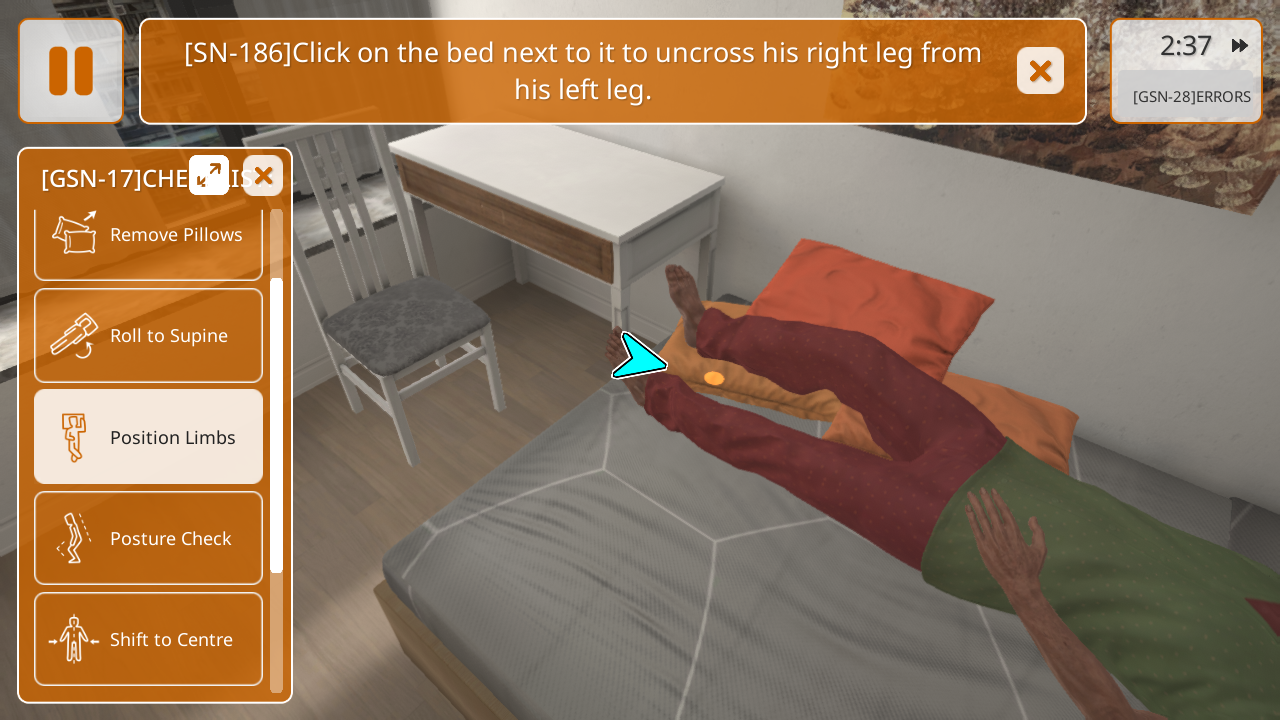Screen dimensions: 1280x720
Task: Pause the simulation
Action: click(71, 71)
